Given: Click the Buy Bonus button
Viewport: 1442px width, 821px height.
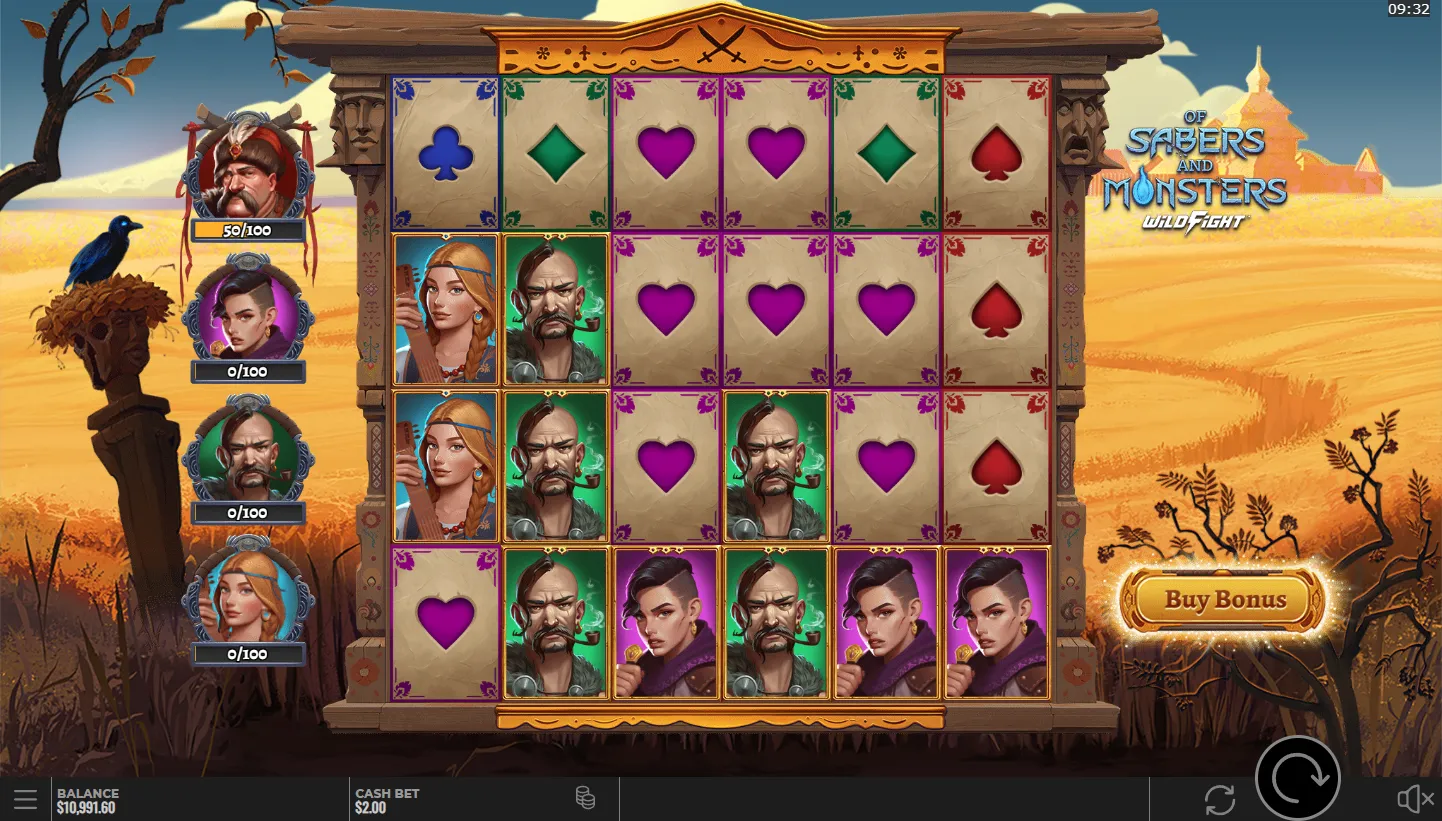Looking at the screenshot, I should [1224, 600].
